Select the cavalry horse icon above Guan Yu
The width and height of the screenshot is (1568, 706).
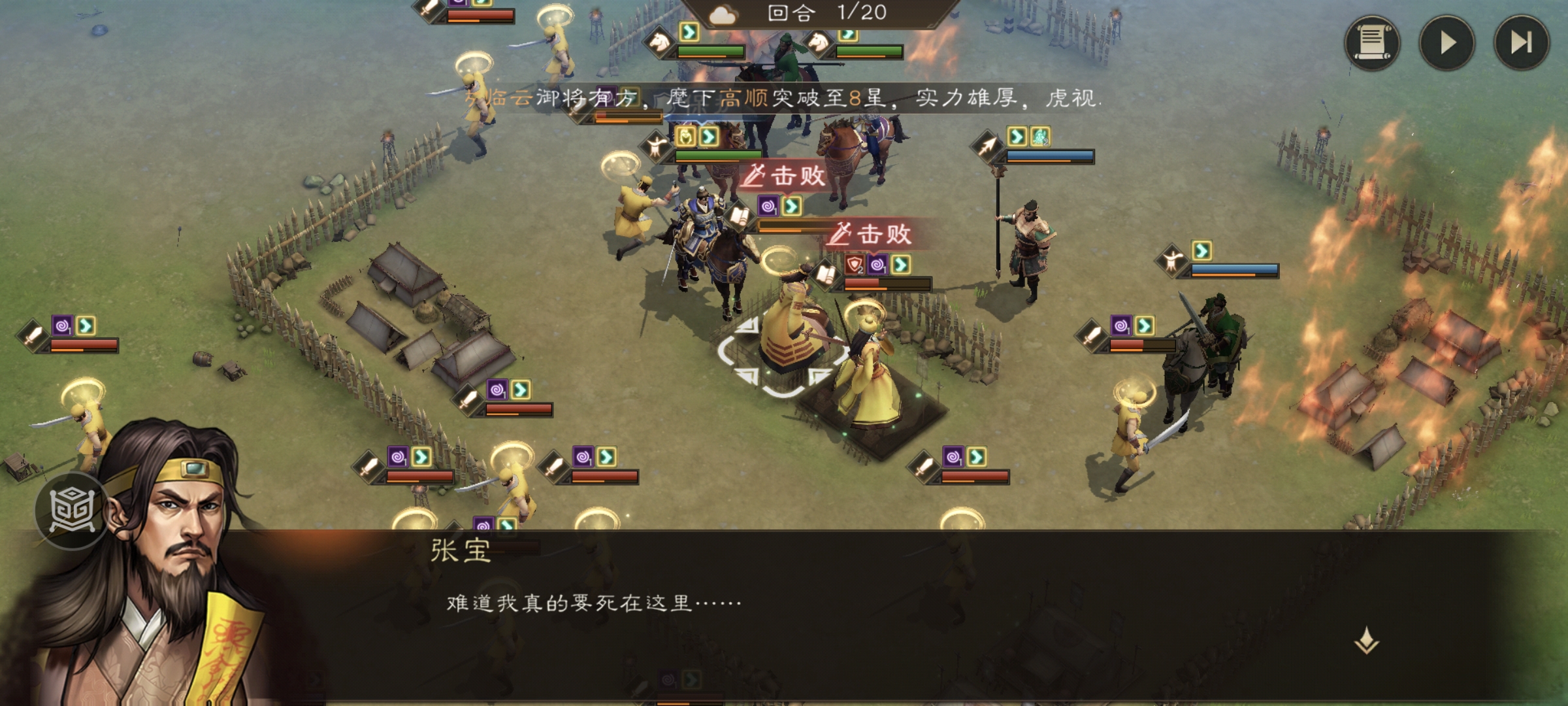point(819,46)
